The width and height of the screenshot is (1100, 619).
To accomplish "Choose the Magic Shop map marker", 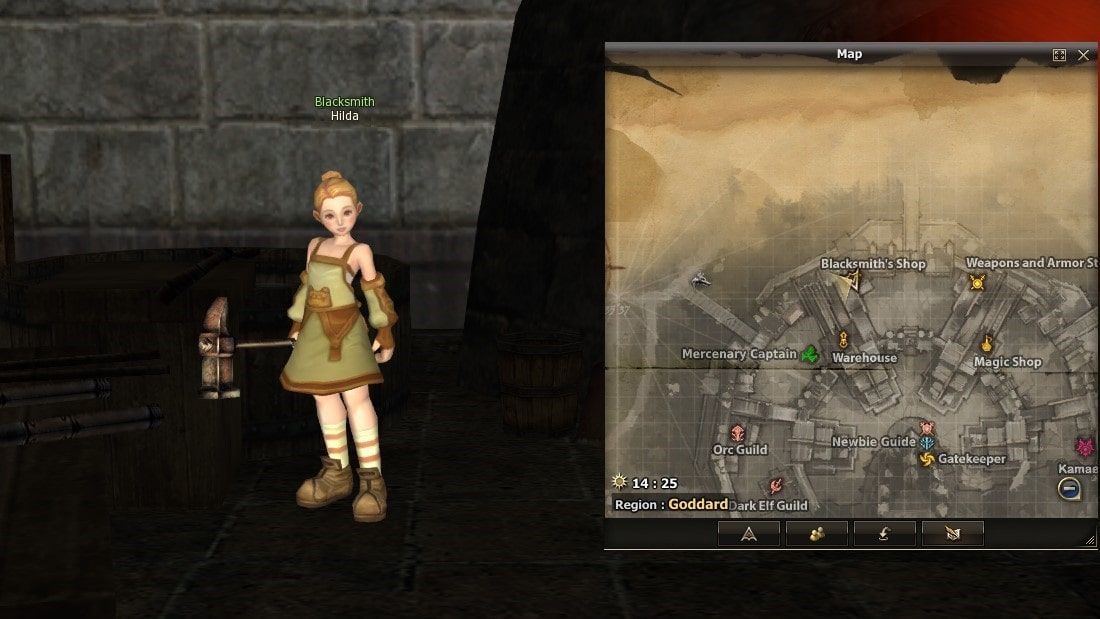I will click(987, 343).
